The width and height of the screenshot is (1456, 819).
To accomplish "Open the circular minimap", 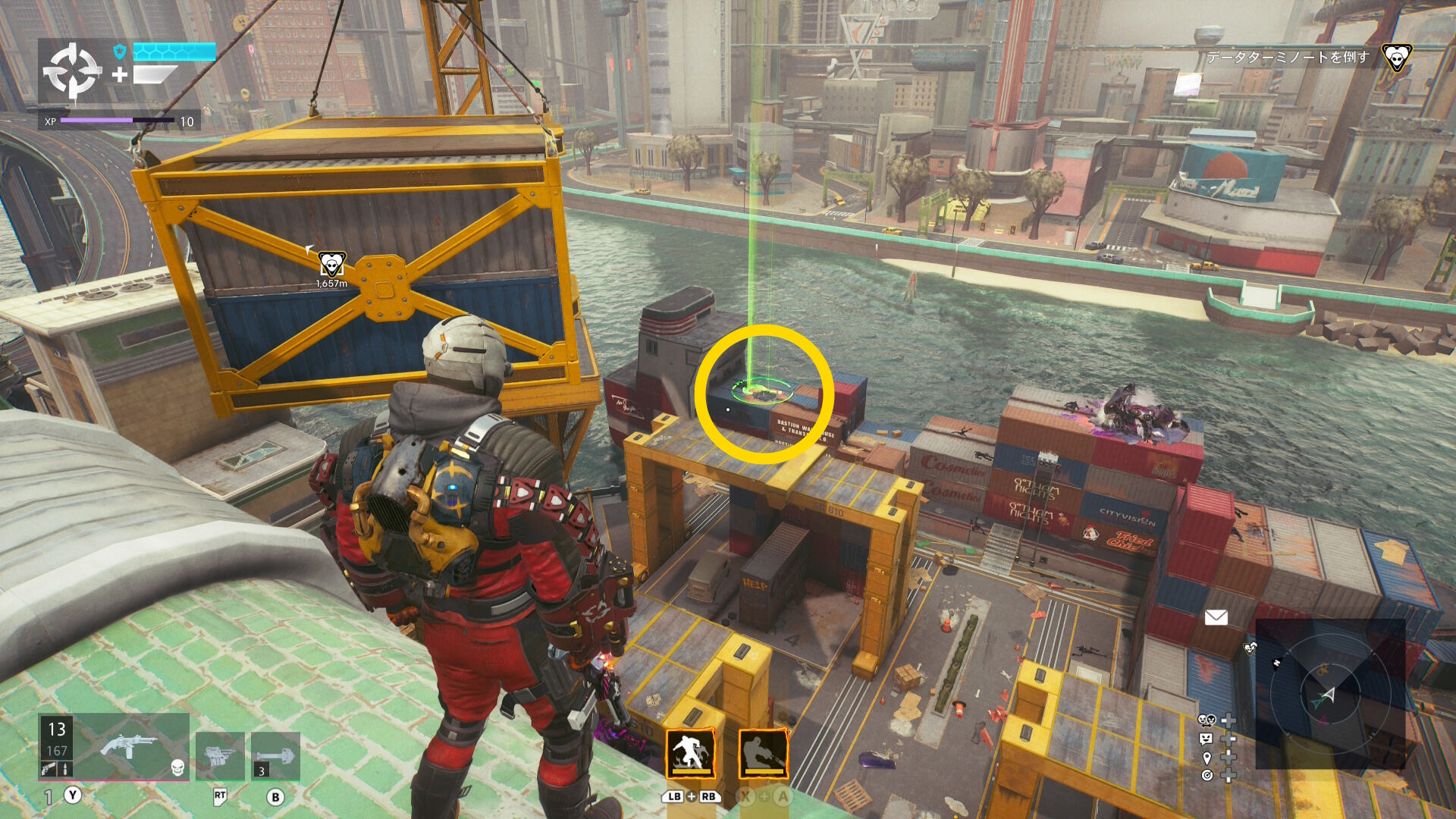I will tap(1330, 694).
